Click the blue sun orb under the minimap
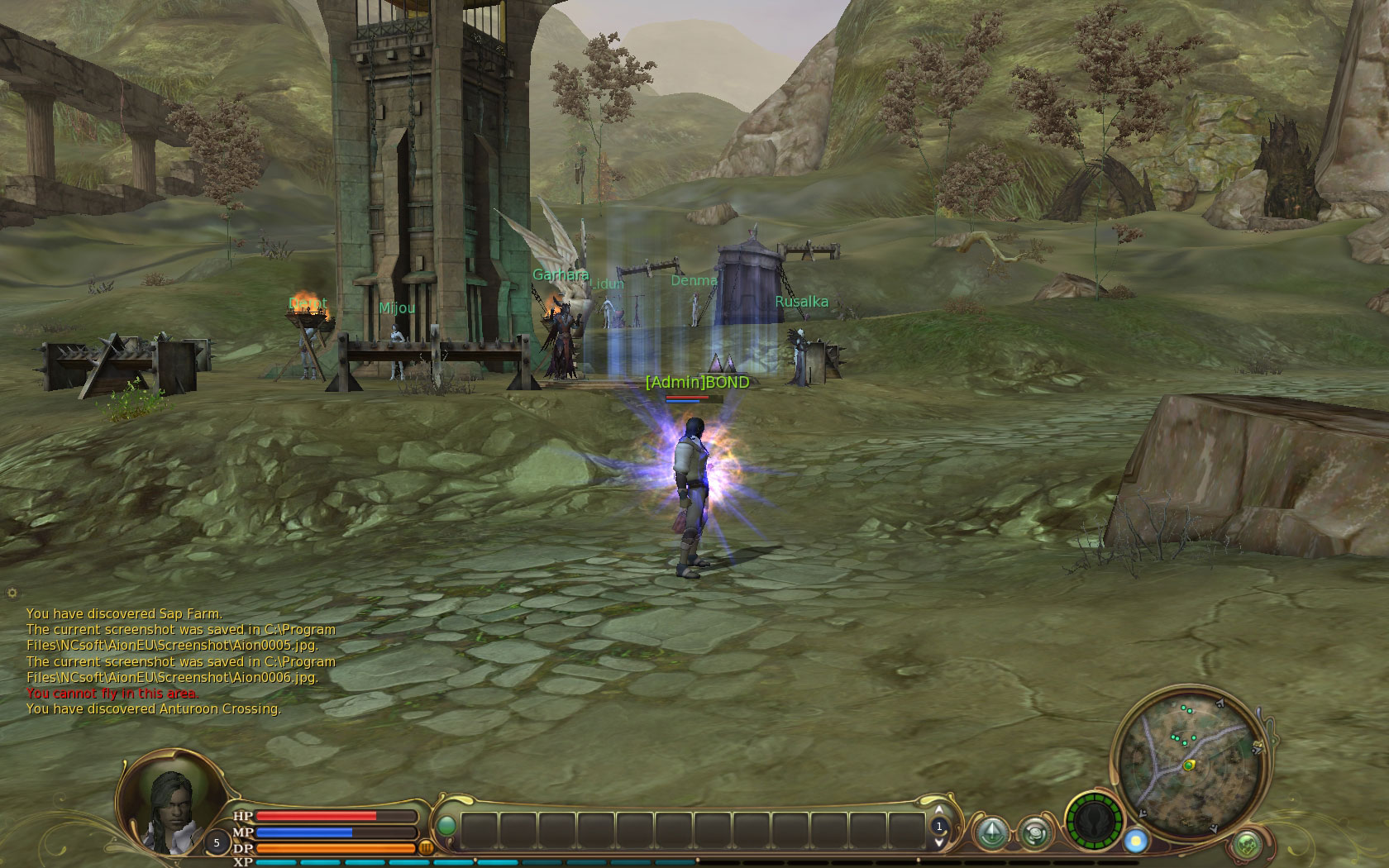Viewport: 1389px width, 868px height. [x=1136, y=841]
